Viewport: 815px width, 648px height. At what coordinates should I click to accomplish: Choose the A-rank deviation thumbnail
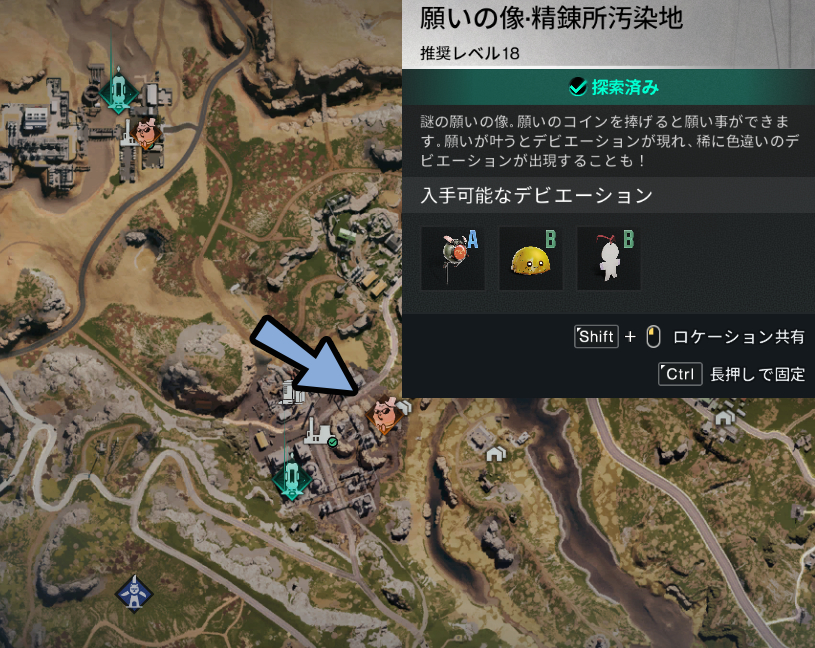(453, 259)
